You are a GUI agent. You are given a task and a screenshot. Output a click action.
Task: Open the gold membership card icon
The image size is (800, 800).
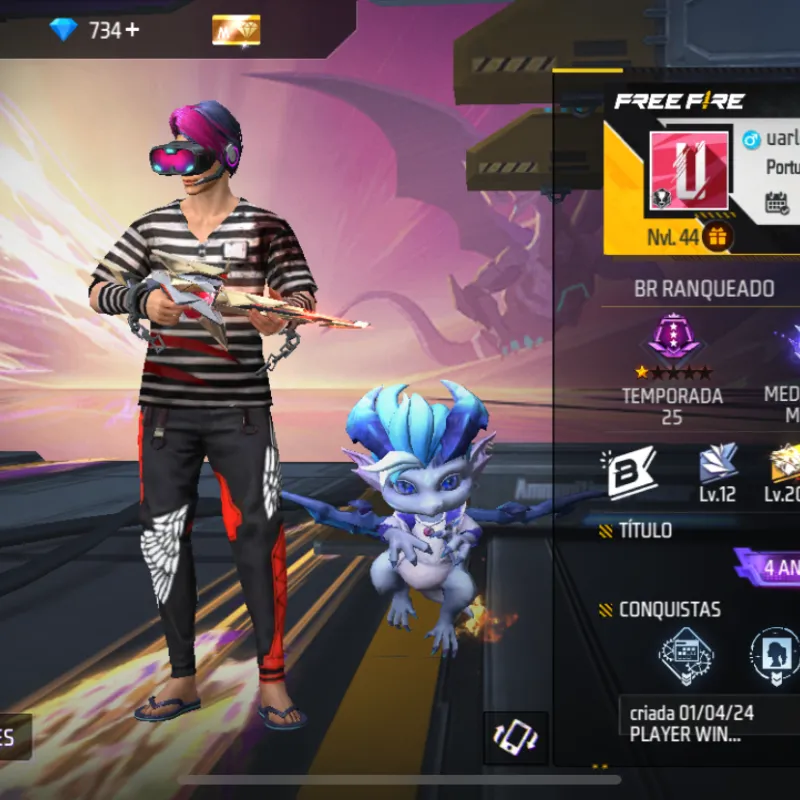click(236, 30)
